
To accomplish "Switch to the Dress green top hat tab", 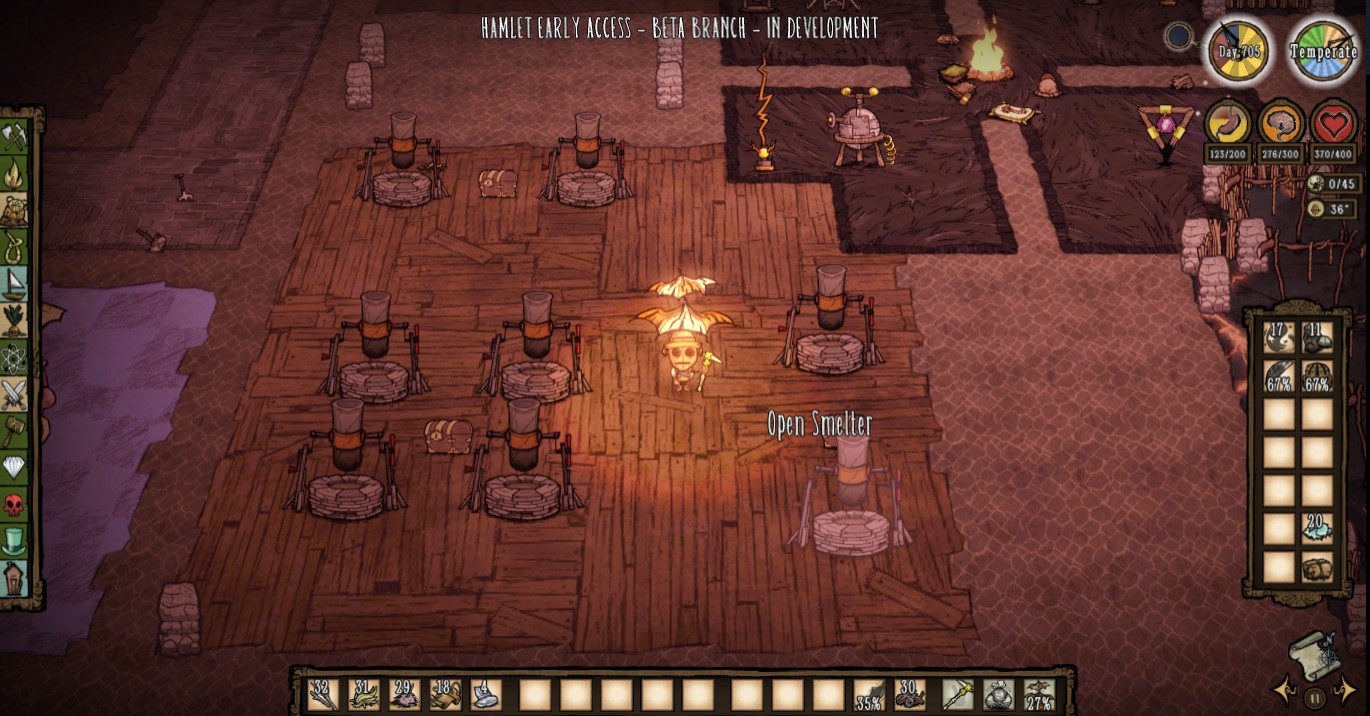I will pyautogui.click(x=14, y=541).
